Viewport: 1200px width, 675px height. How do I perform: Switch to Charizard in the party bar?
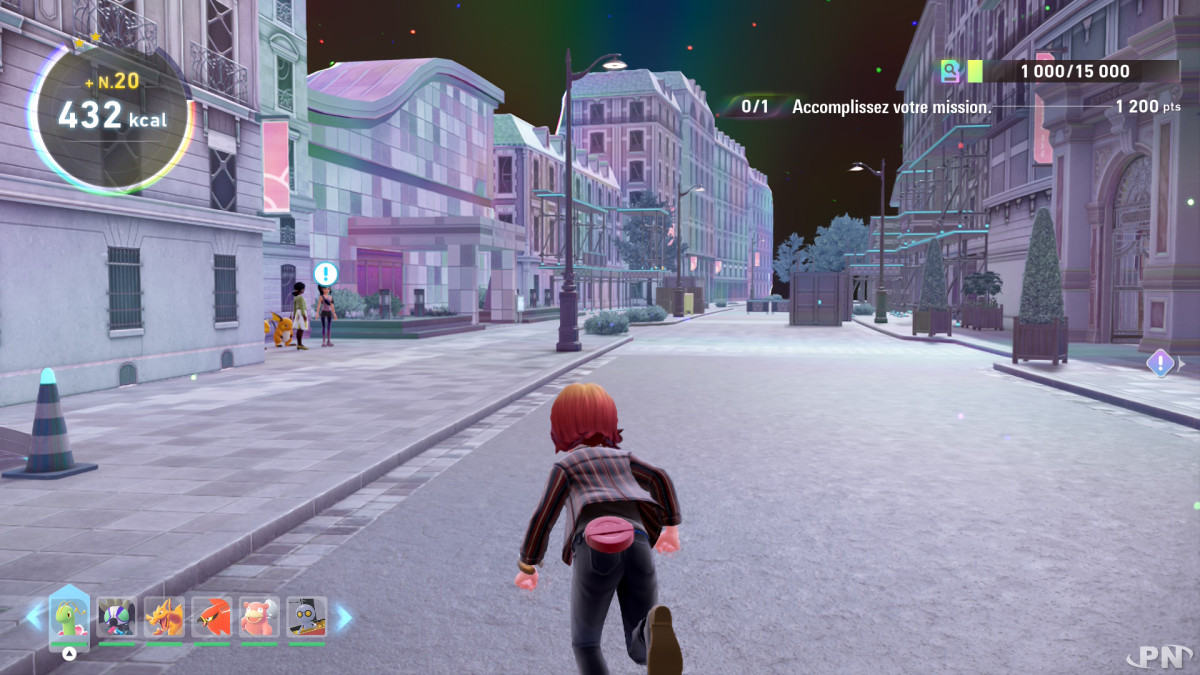(164, 618)
